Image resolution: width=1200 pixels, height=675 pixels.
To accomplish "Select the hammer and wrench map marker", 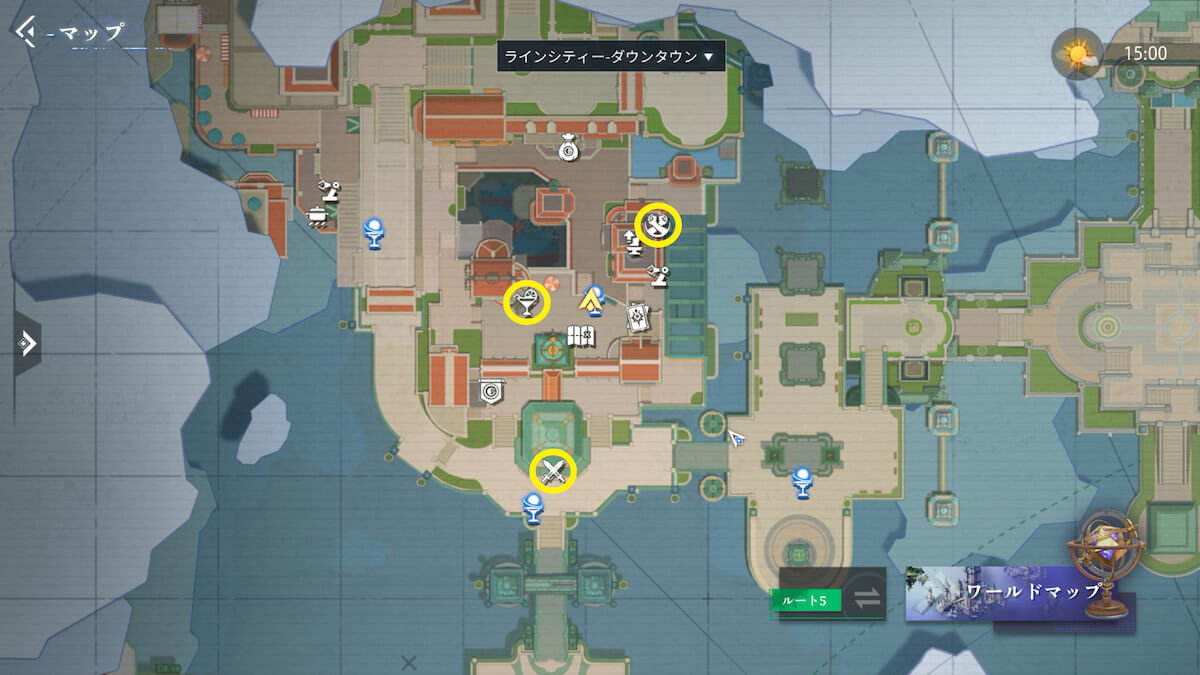I will click(658, 225).
